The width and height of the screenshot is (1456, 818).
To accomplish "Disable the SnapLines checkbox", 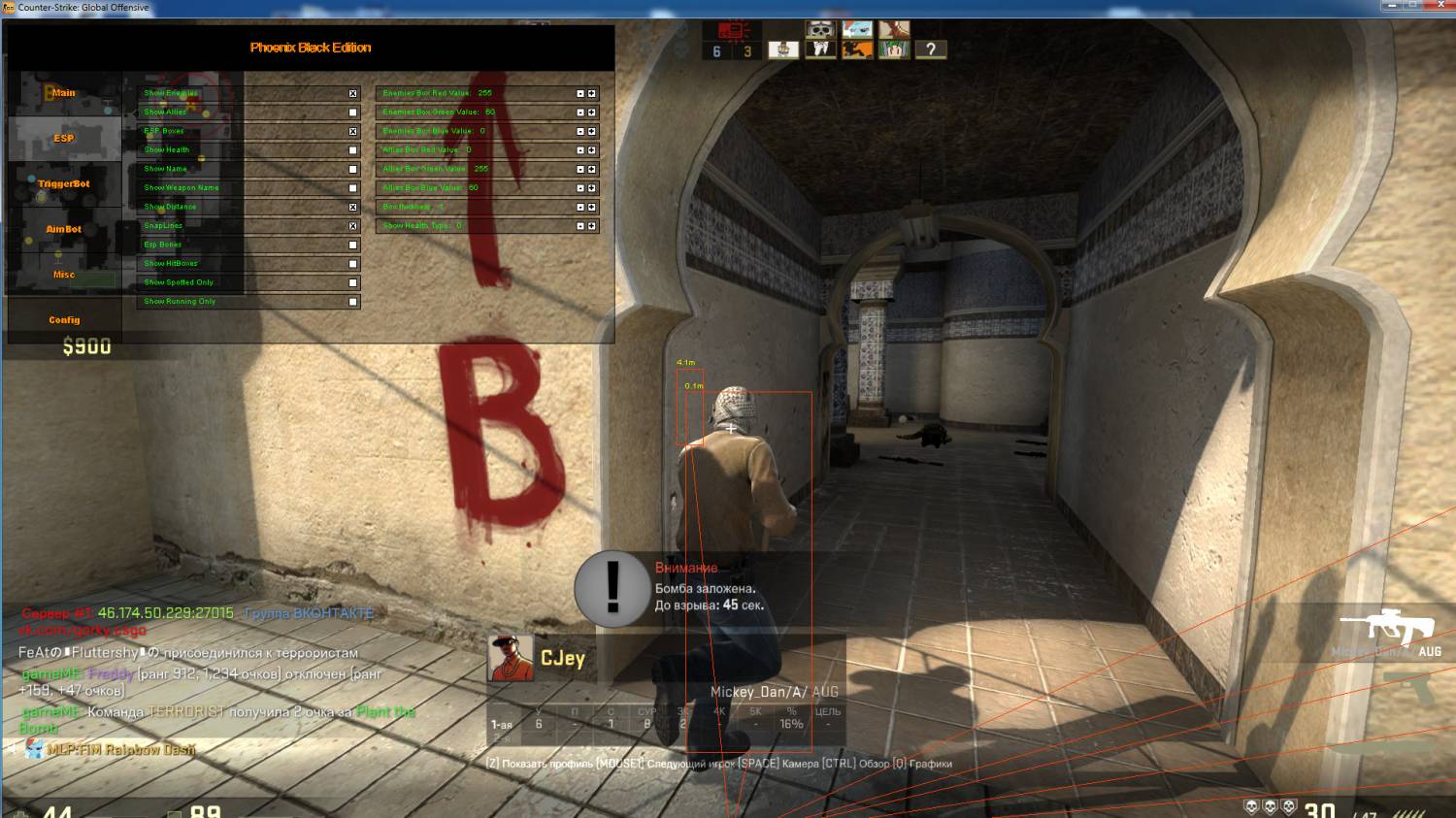I will [353, 226].
